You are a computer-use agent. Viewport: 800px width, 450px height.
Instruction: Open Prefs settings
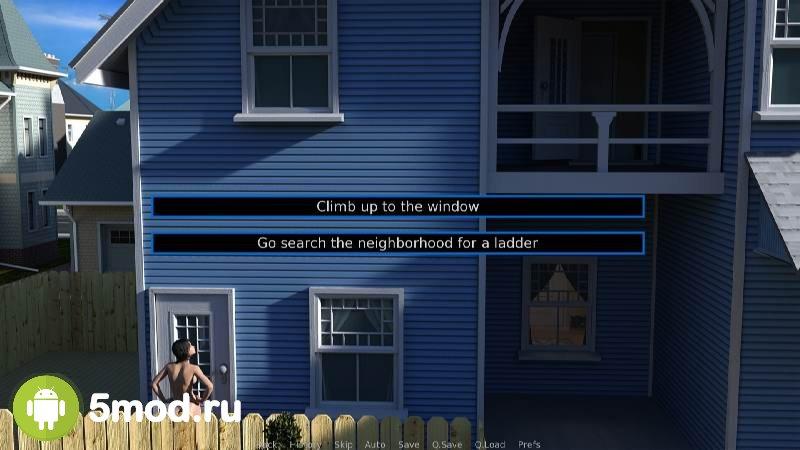[530, 444]
